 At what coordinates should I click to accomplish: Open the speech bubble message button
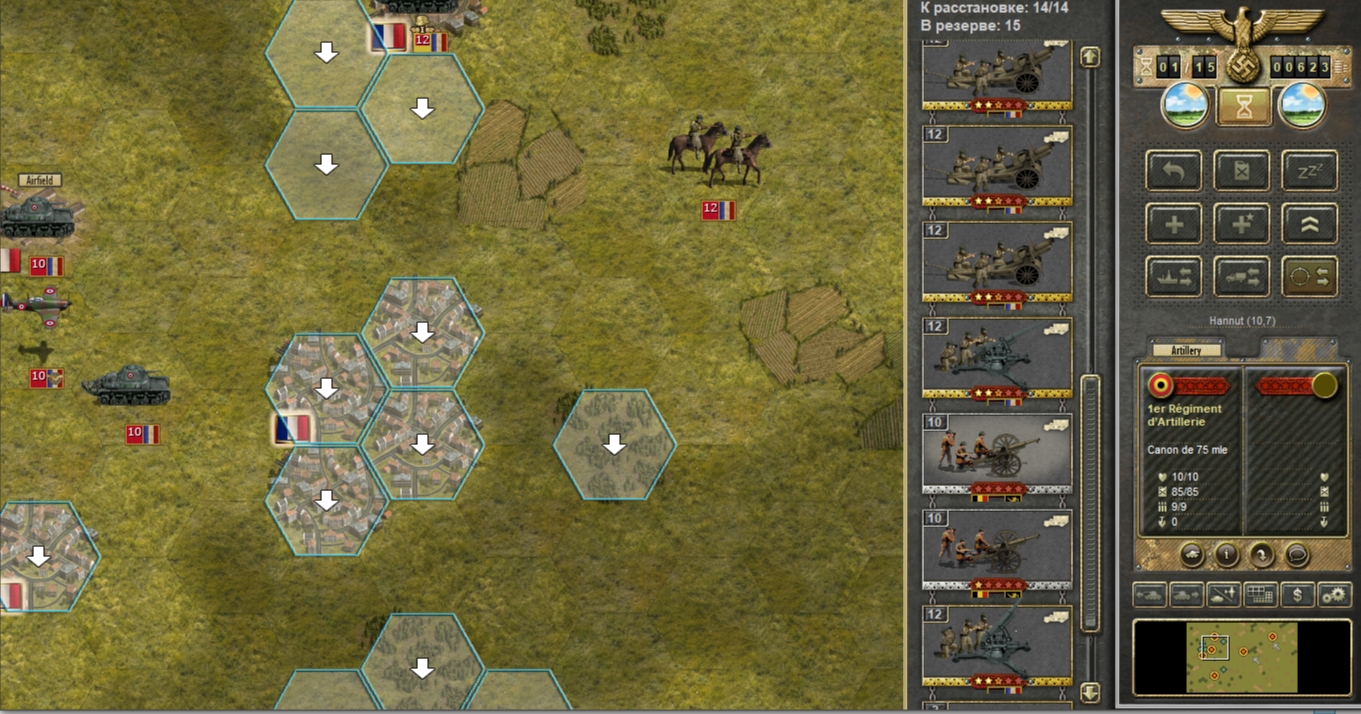[1297, 555]
